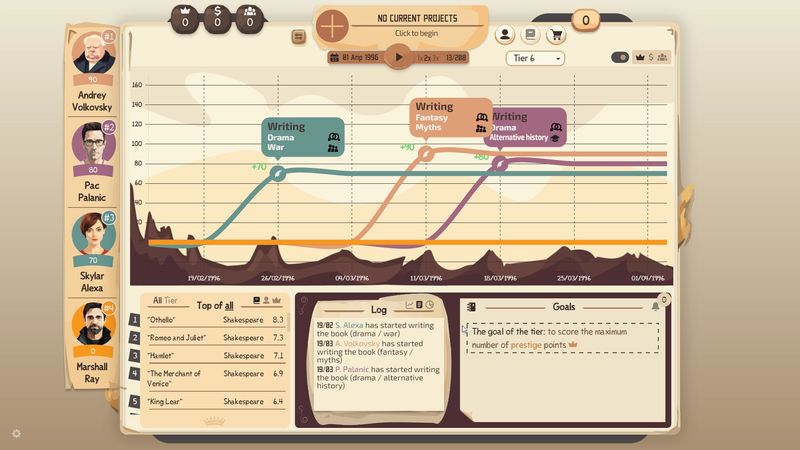Click the filter sliders button beside the project panel
800x450 pixels.
[298, 37]
